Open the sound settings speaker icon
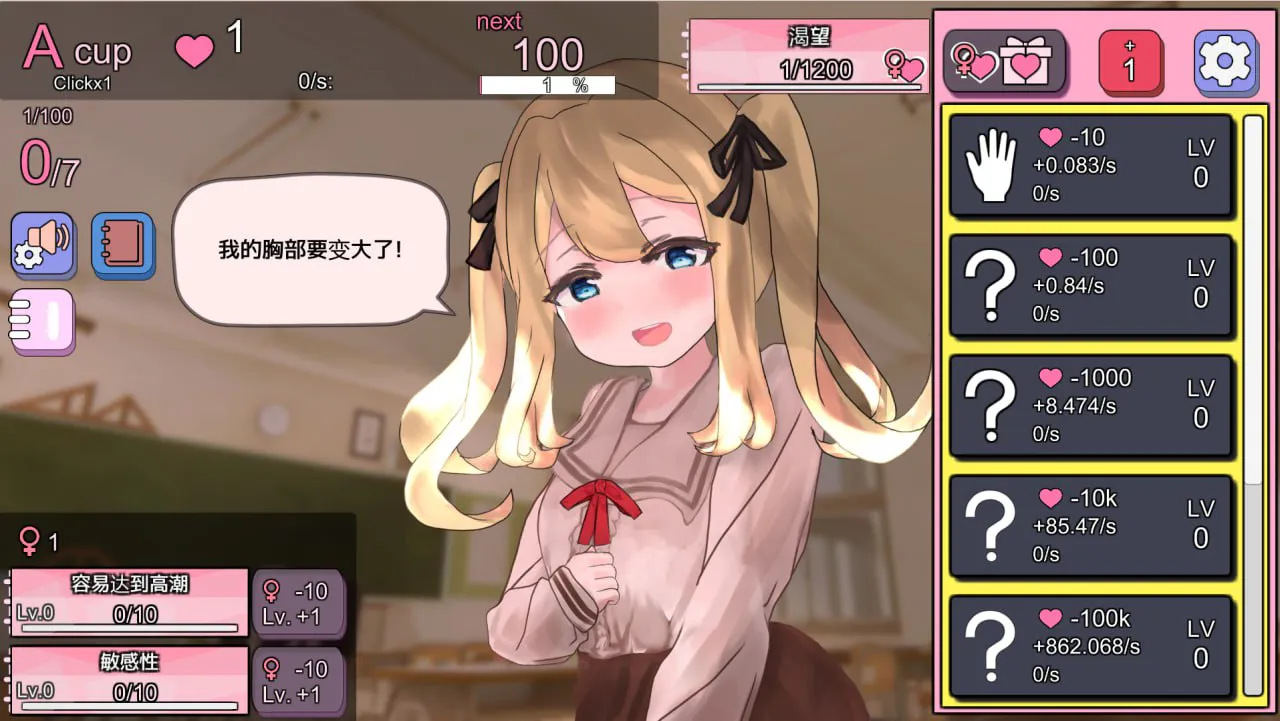Viewport: 1280px width, 721px height. point(41,244)
